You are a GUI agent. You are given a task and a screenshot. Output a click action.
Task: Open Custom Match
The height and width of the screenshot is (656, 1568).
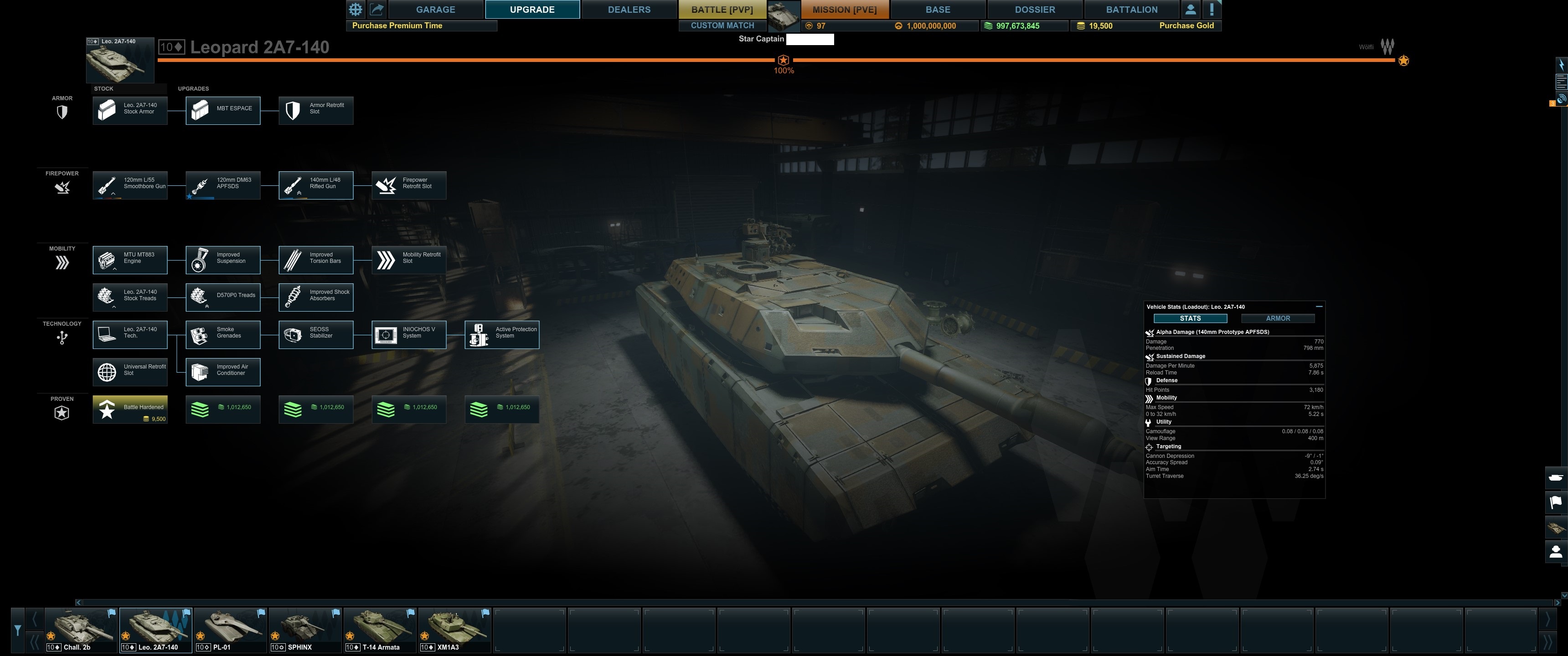[x=722, y=26]
